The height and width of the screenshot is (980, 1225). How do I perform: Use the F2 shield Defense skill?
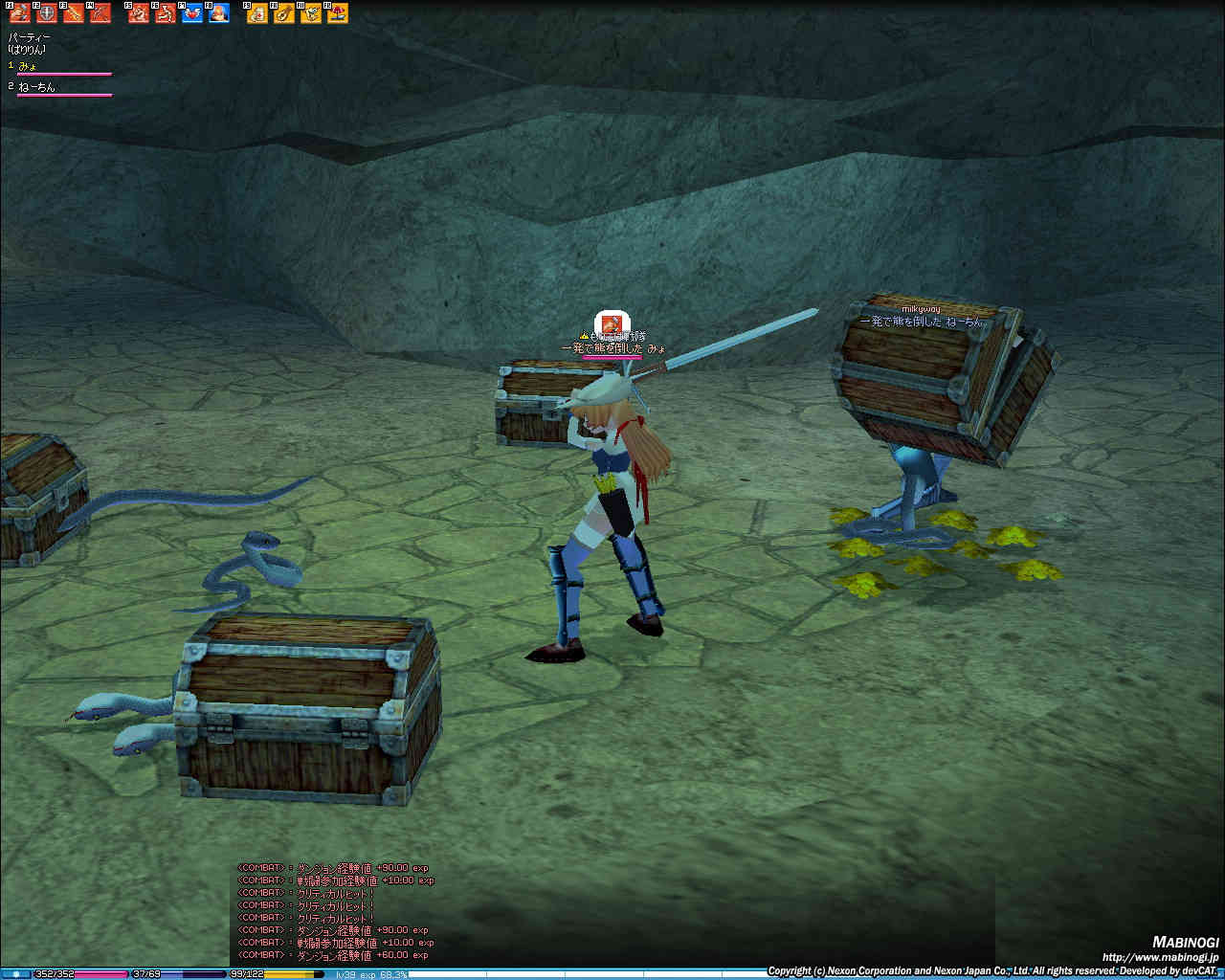coord(47,13)
